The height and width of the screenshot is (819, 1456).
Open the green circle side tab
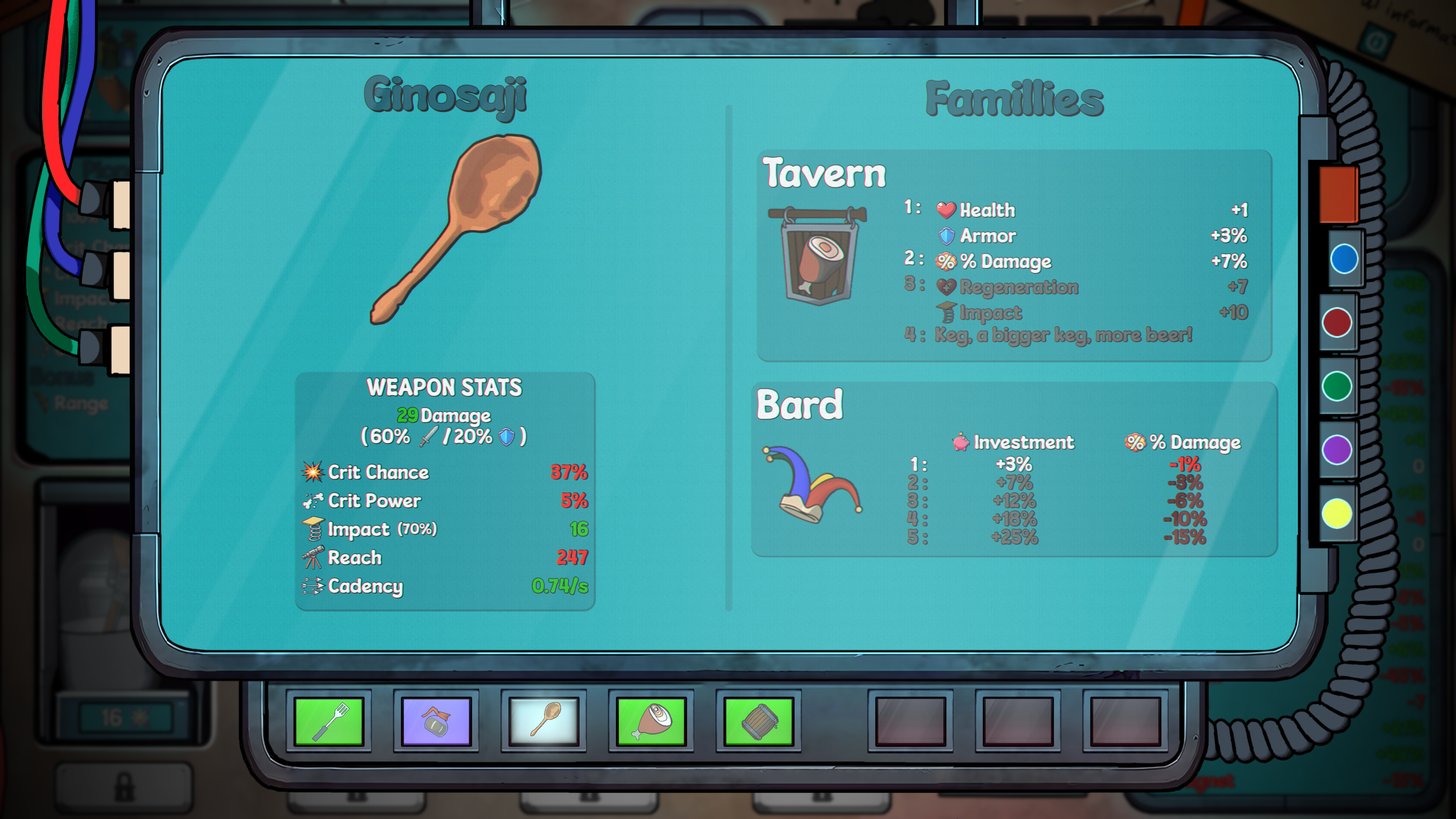pyautogui.click(x=1337, y=387)
